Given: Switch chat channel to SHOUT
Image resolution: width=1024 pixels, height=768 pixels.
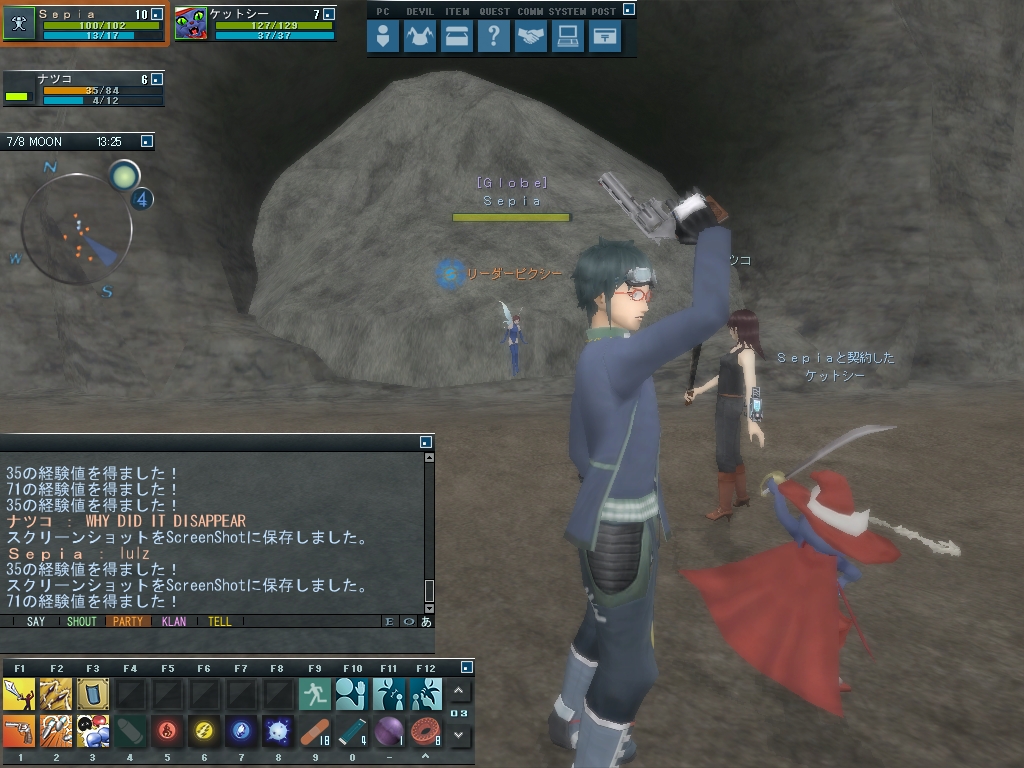Looking at the screenshot, I should tap(81, 621).
